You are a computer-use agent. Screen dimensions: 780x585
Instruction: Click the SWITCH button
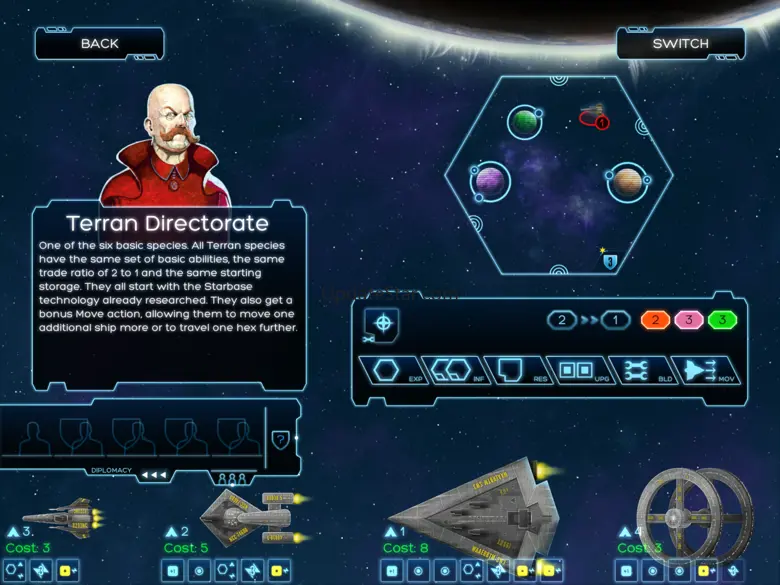tap(680, 43)
